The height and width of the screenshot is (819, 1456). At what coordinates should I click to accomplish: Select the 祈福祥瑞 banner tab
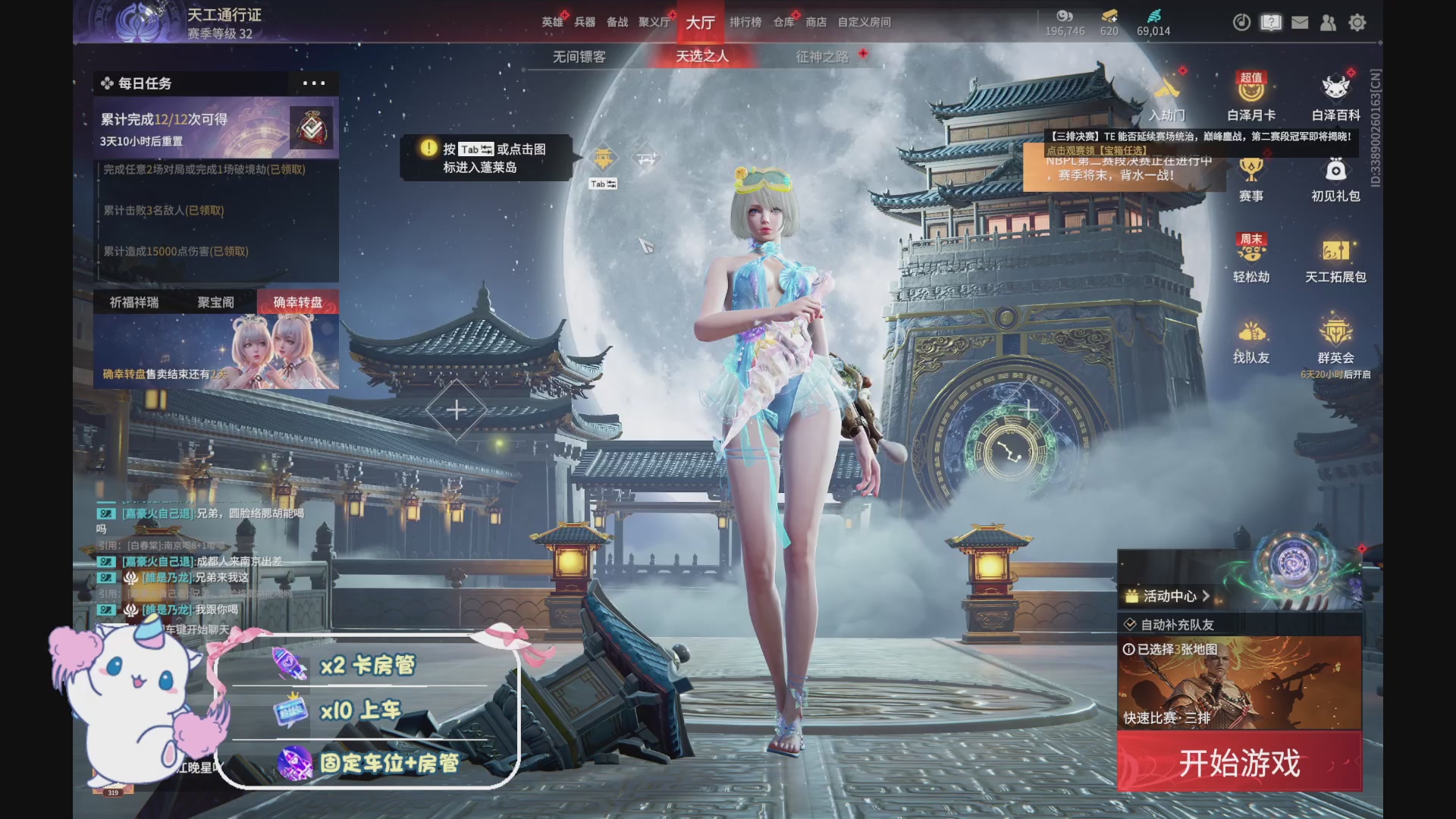point(134,302)
